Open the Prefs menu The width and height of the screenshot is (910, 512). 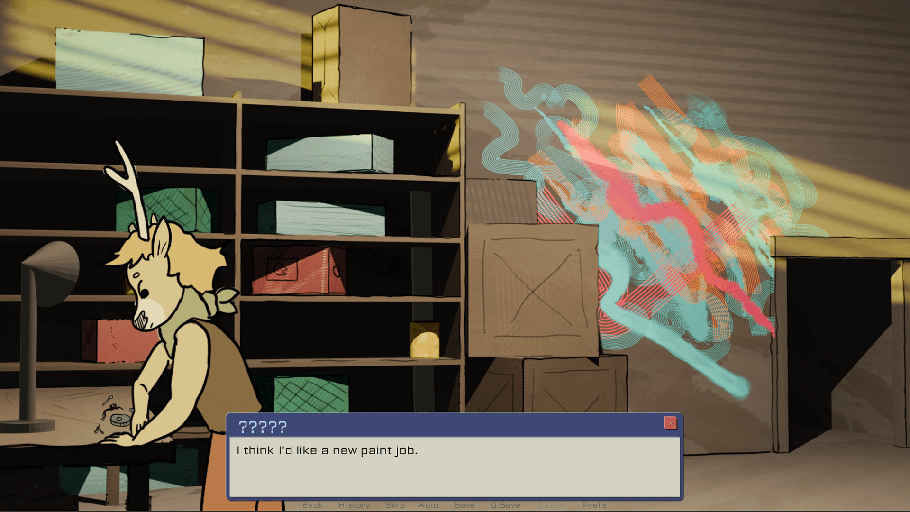point(594,505)
